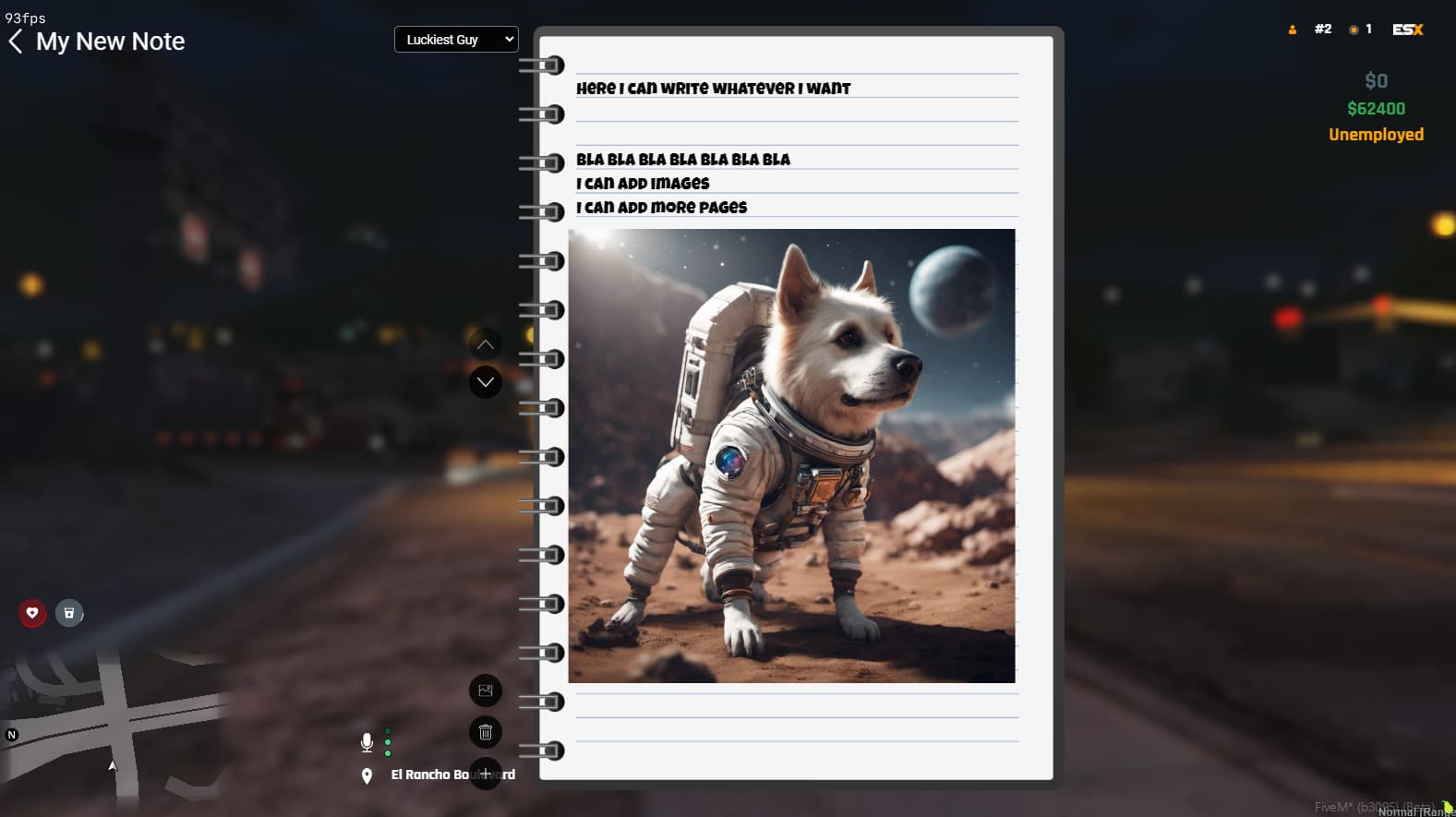The image size is (1456, 817).
Task: Click the Unemployed job label
Action: tap(1376, 134)
